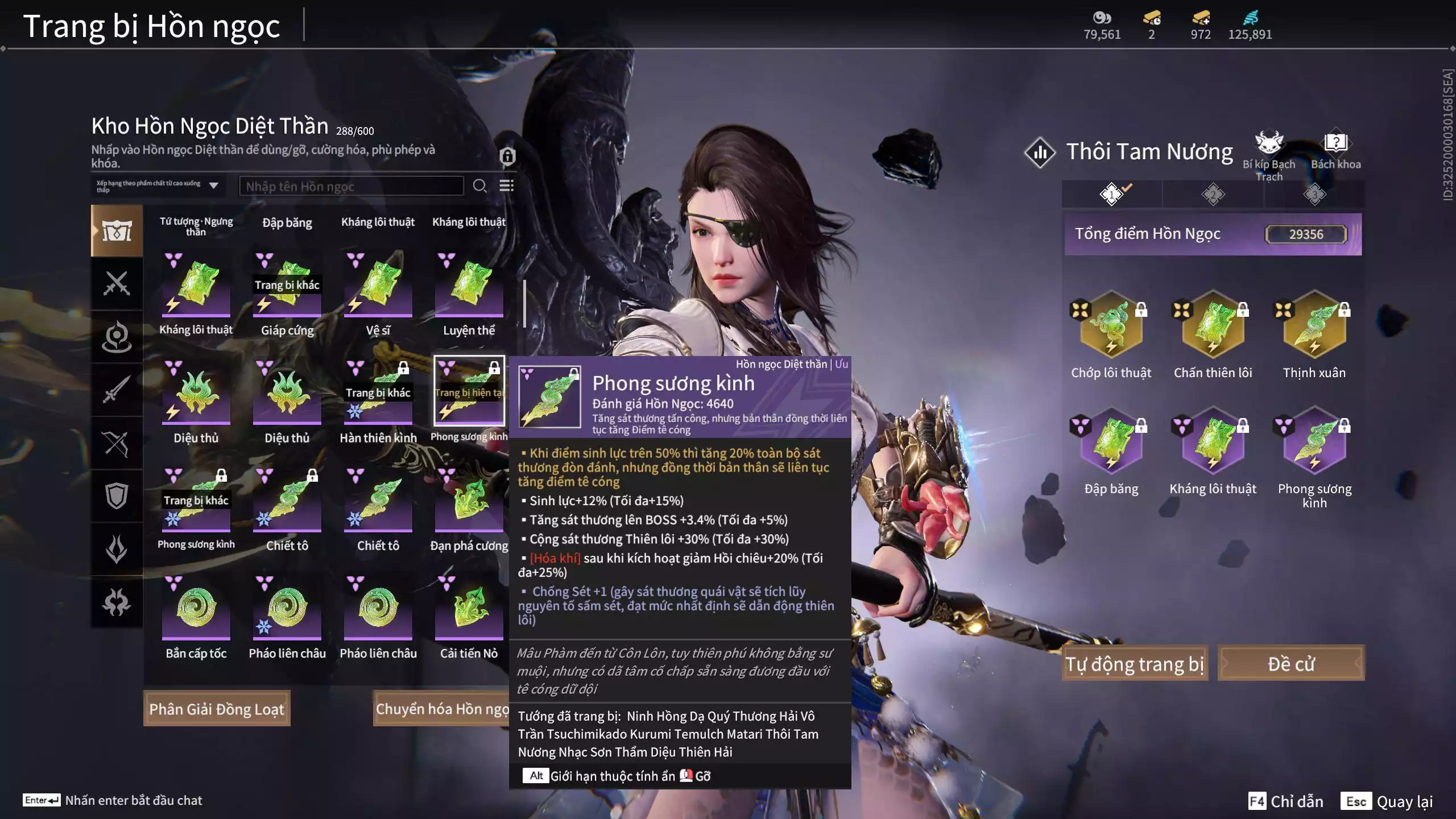
Task: Click the magnifier search icon
Action: click(479, 186)
